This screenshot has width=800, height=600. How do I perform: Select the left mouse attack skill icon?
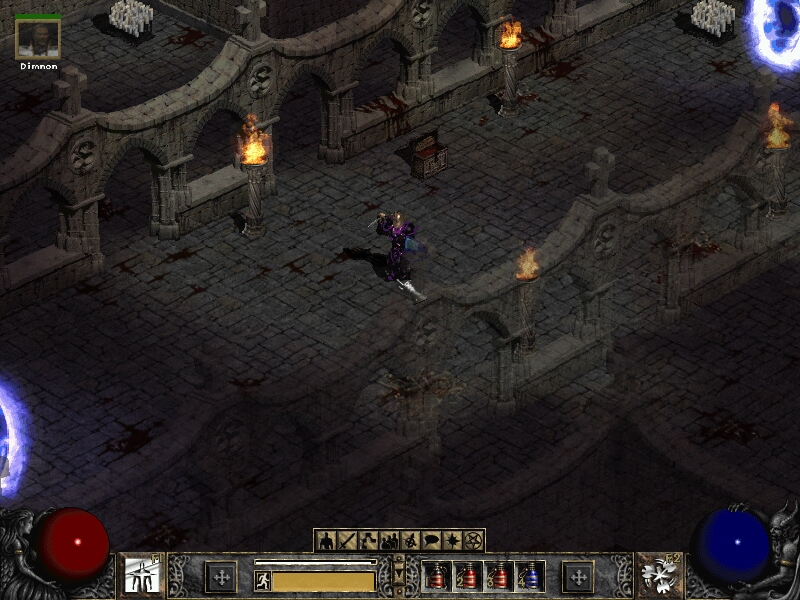(141, 575)
